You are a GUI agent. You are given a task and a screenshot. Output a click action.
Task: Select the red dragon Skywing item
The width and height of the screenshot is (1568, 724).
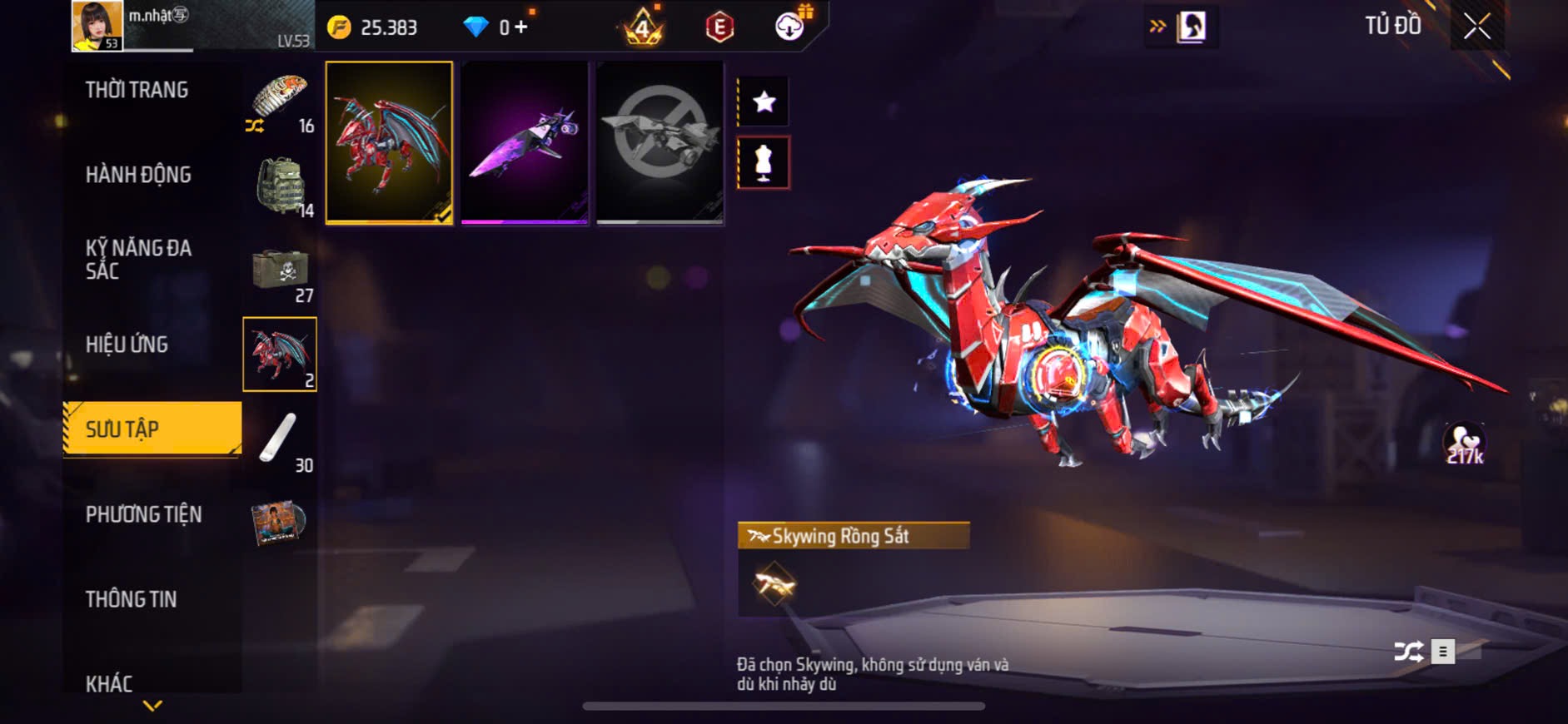pyautogui.click(x=389, y=142)
